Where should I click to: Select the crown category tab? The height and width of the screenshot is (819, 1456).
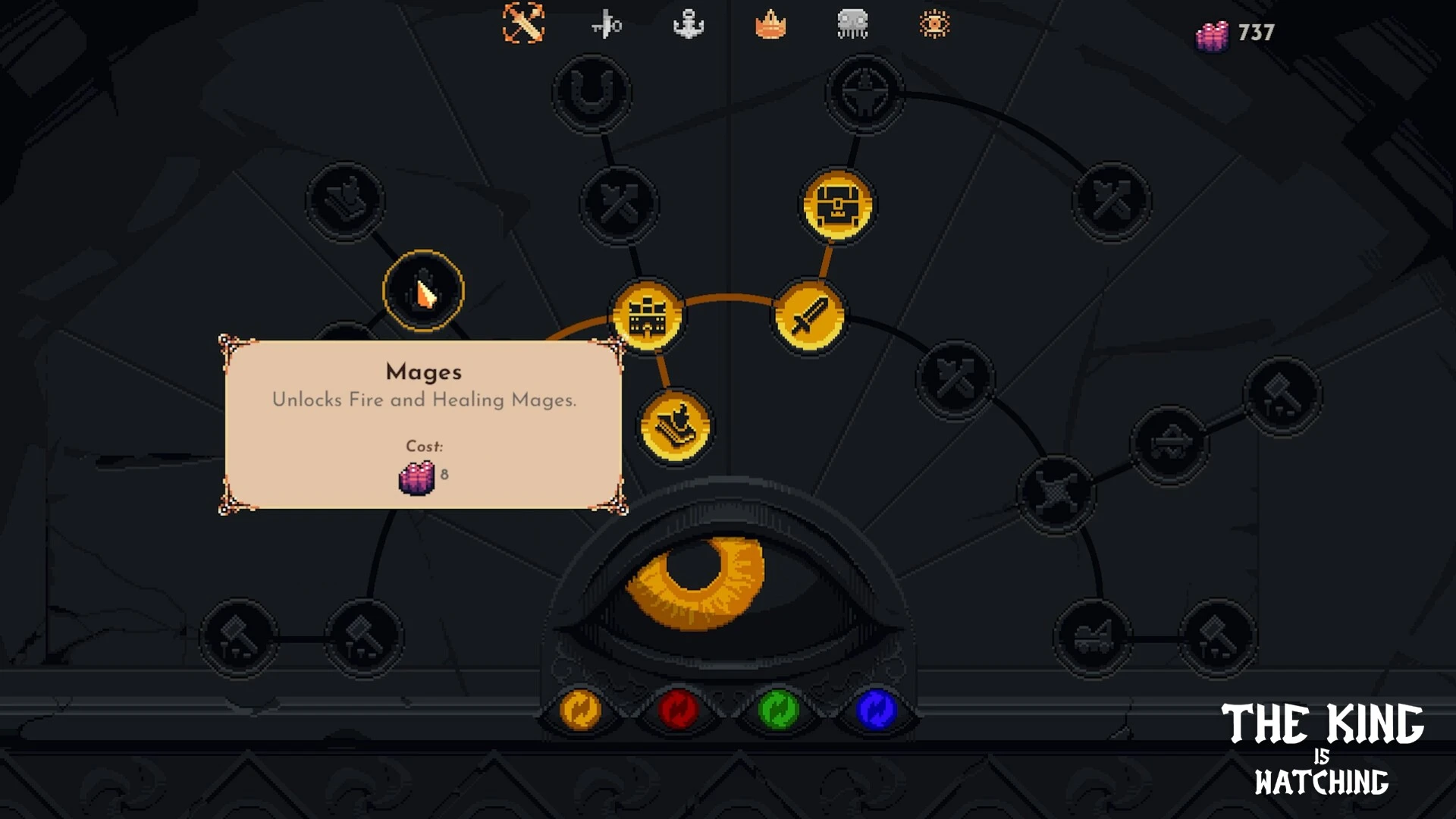tap(770, 25)
